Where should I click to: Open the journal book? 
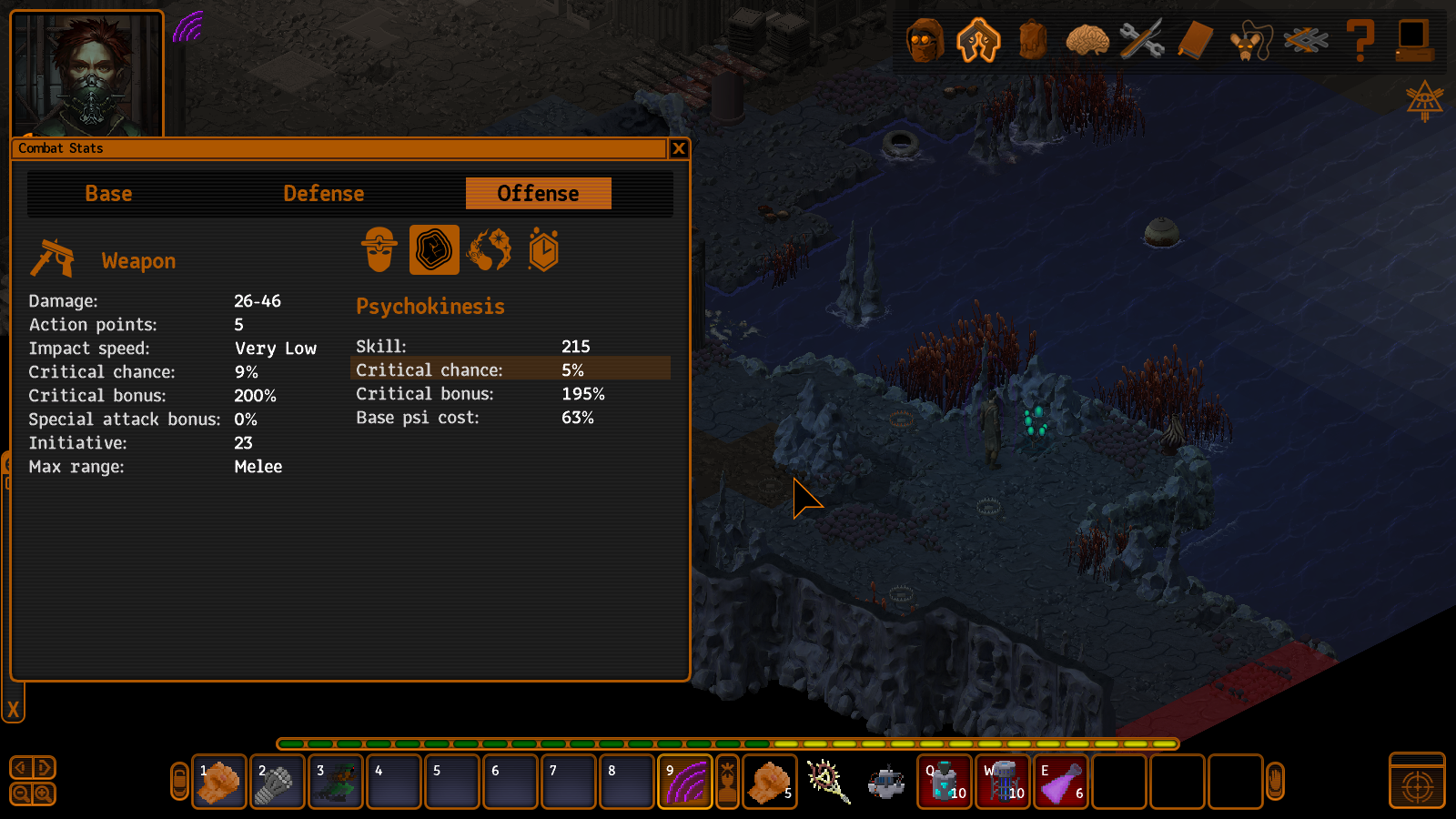click(x=1196, y=41)
